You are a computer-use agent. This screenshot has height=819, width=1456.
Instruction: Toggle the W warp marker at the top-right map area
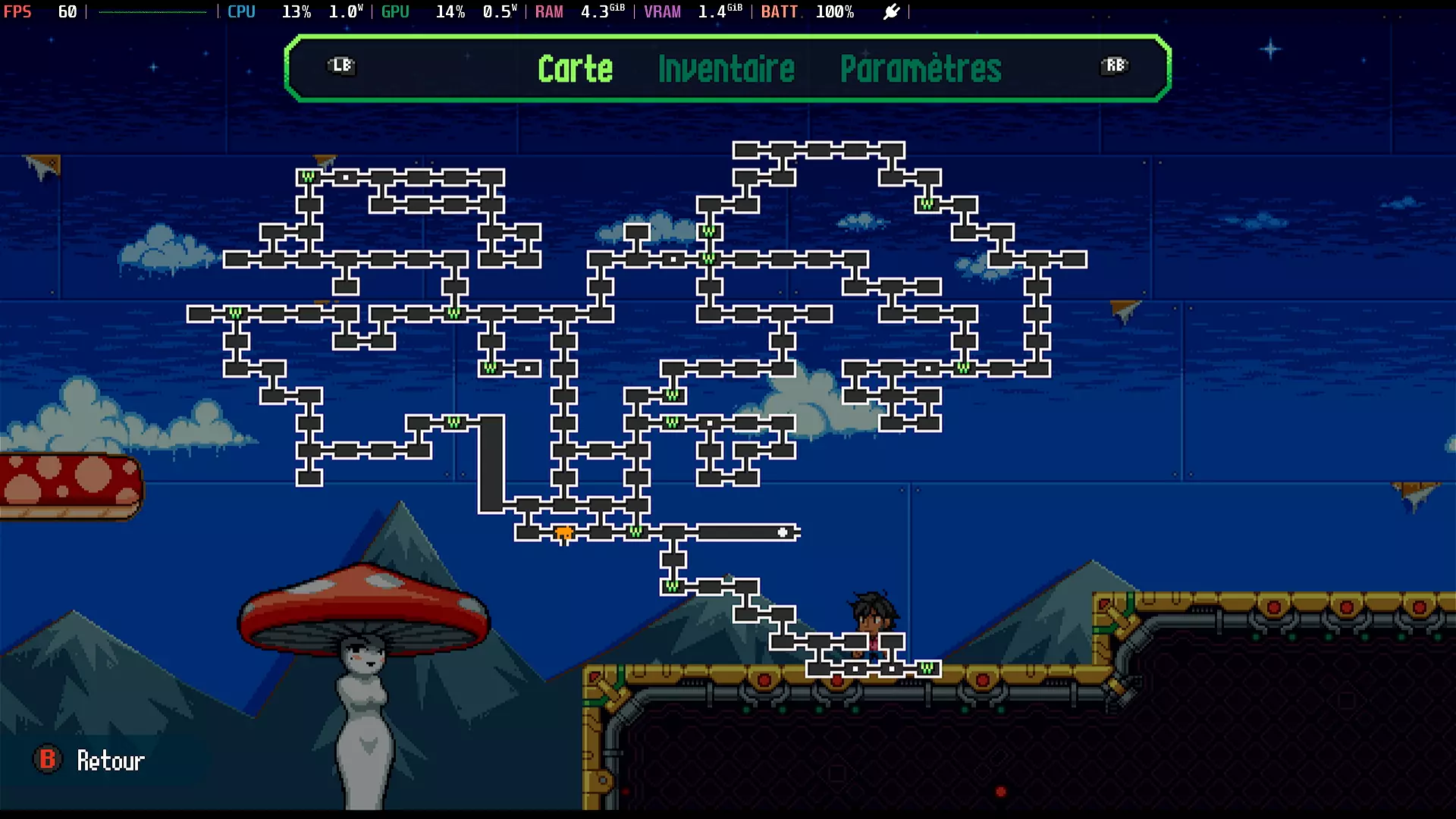(x=926, y=204)
